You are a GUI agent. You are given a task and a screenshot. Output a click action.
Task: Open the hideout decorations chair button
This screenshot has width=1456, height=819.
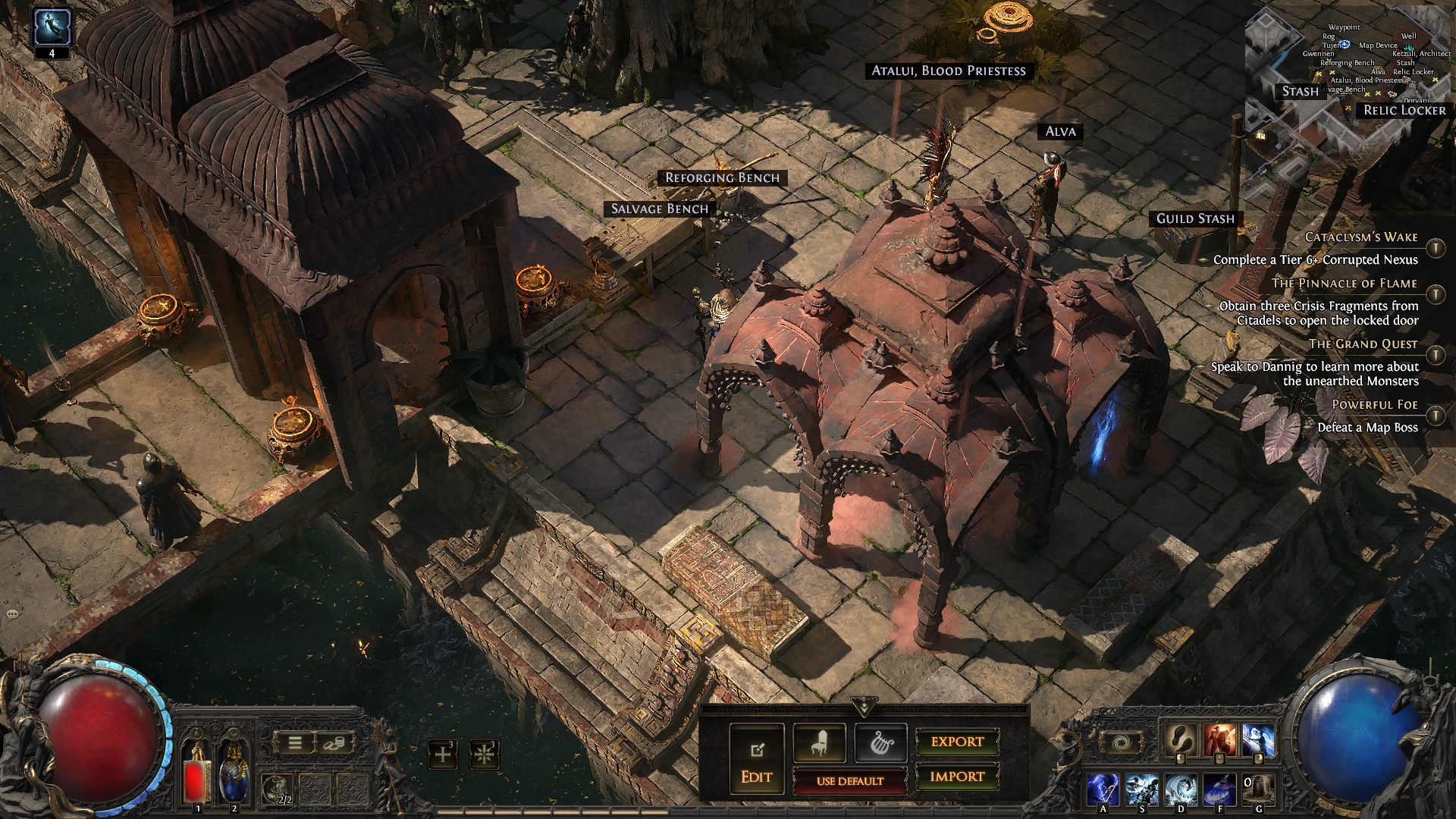(819, 743)
